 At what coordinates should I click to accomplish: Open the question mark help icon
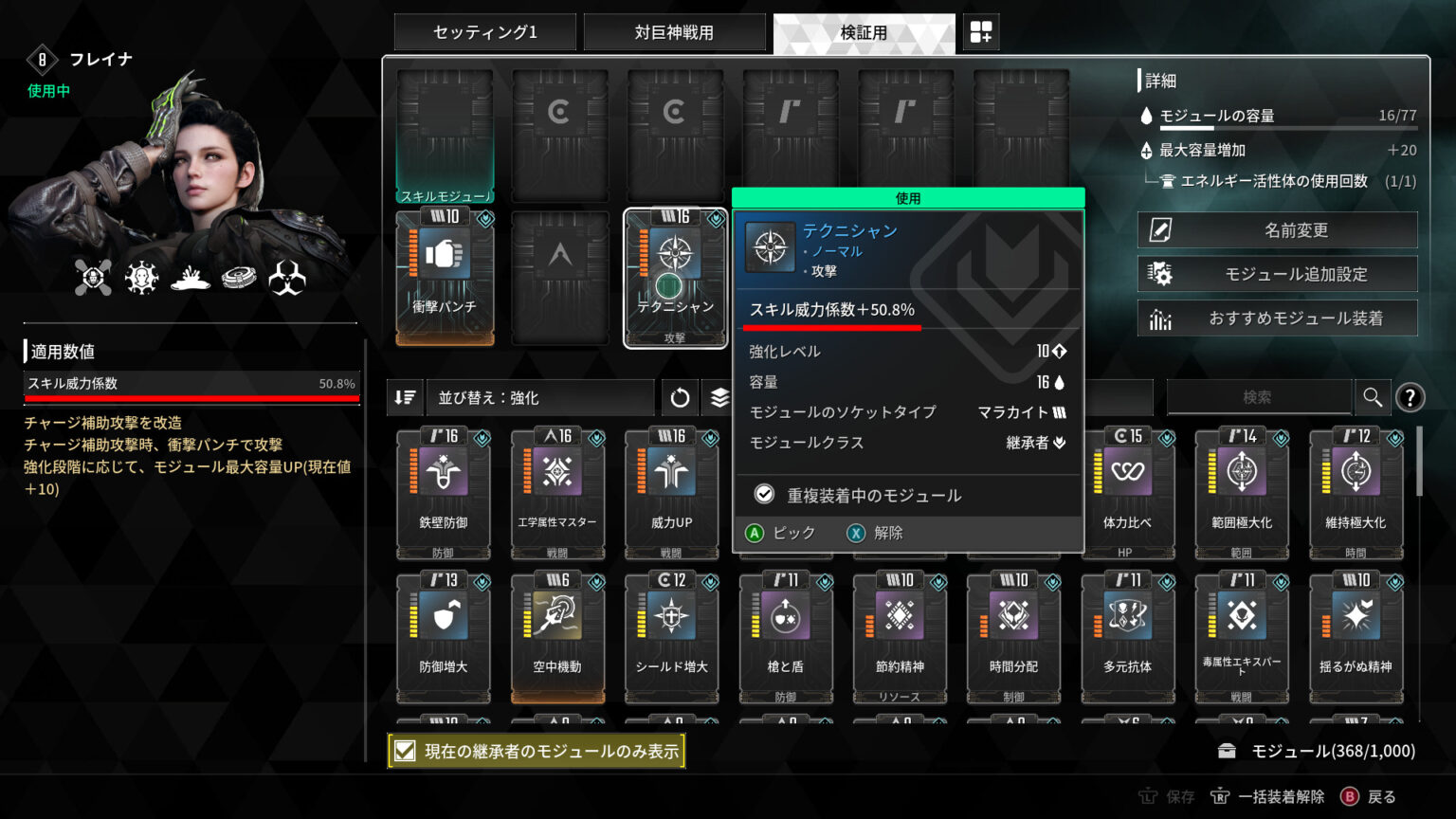(1411, 398)
